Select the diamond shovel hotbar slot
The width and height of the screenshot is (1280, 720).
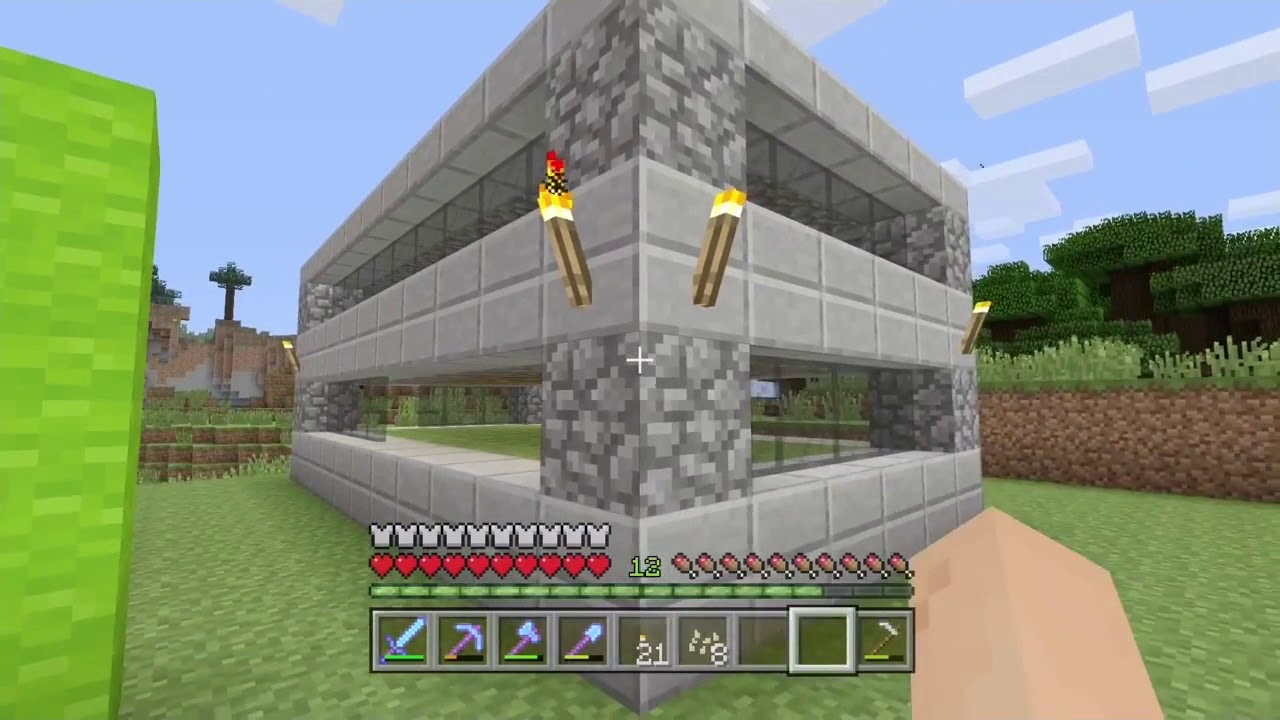583,642
